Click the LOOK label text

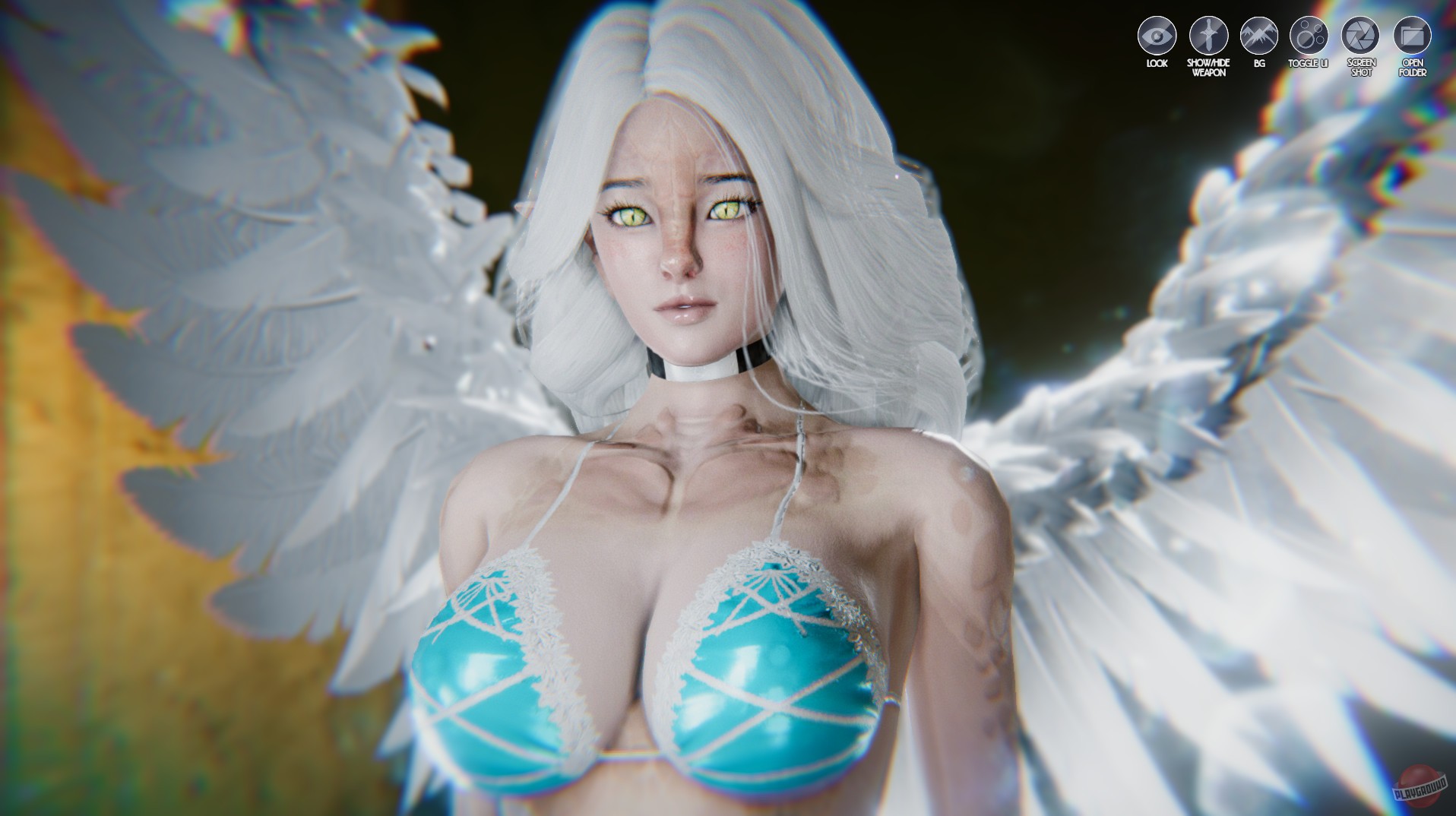pyautogui.click(x=1156, y=62)
